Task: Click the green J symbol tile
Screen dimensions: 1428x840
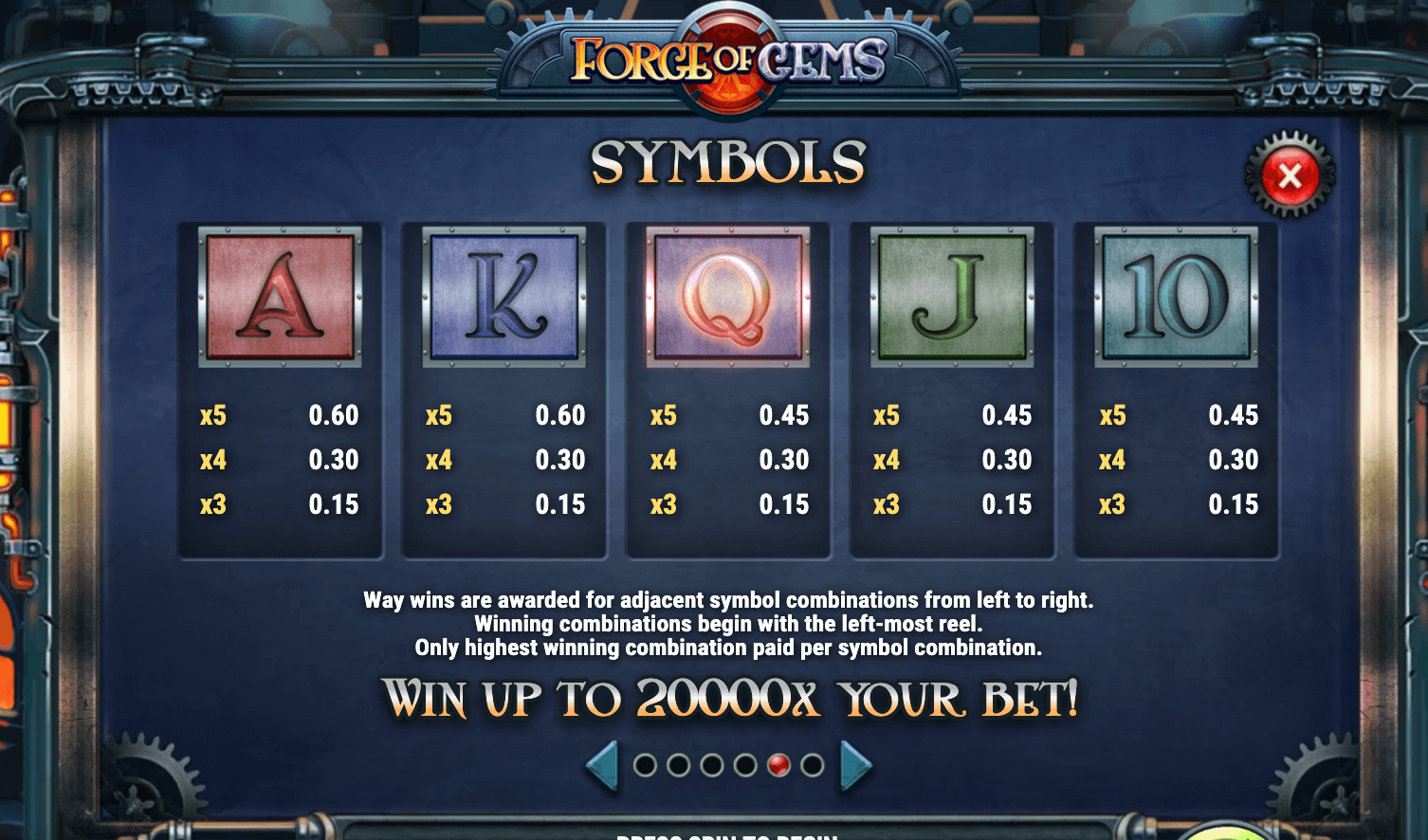Action: point(952,298)
